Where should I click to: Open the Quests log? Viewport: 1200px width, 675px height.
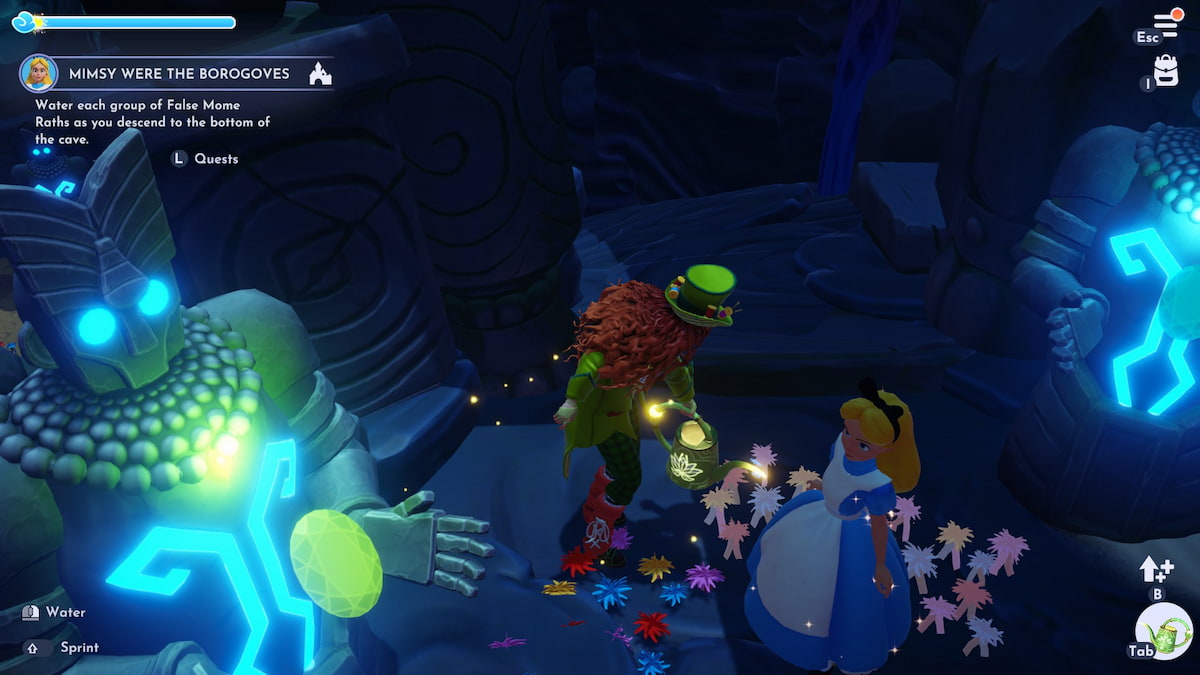pyautogui.click(x=215, y=158)
